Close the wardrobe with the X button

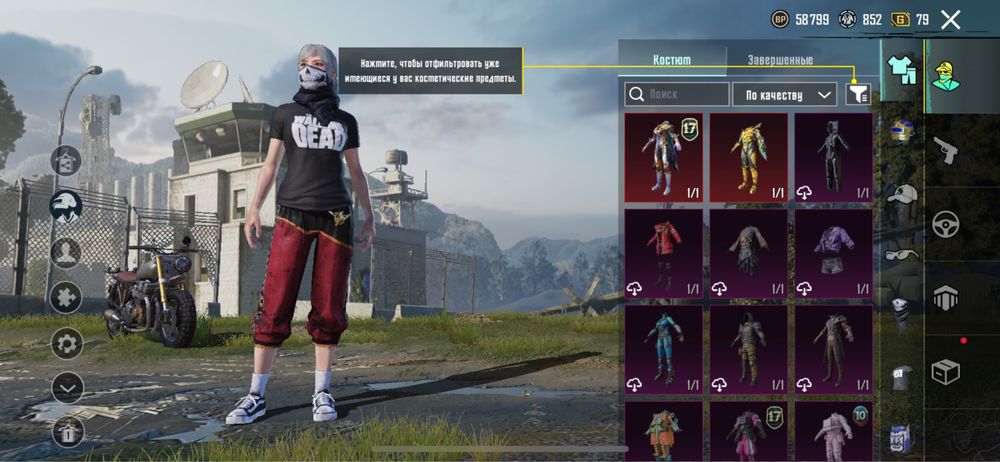951,19
